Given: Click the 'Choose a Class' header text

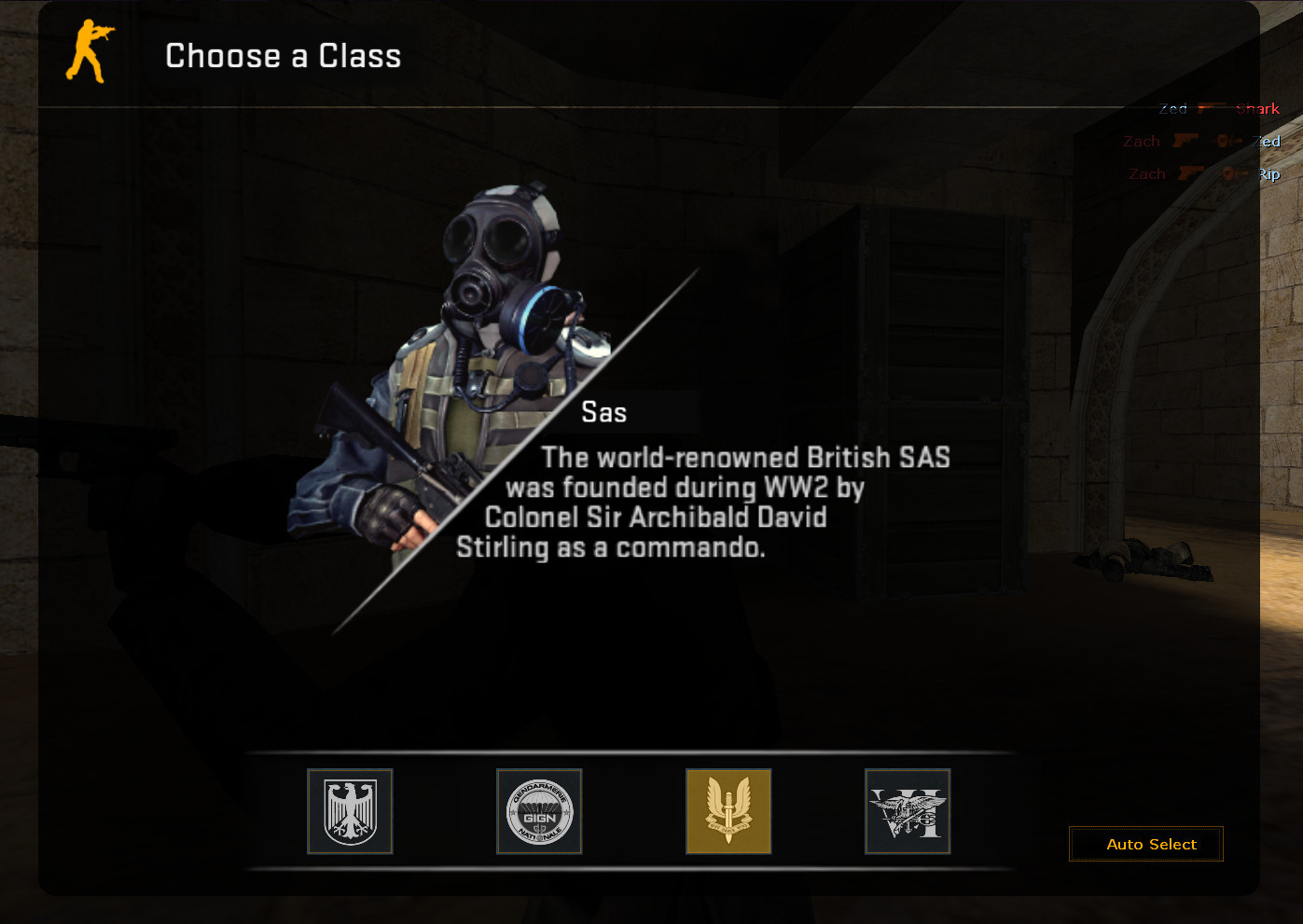Looking at the screenshot, I should point(283,56).
